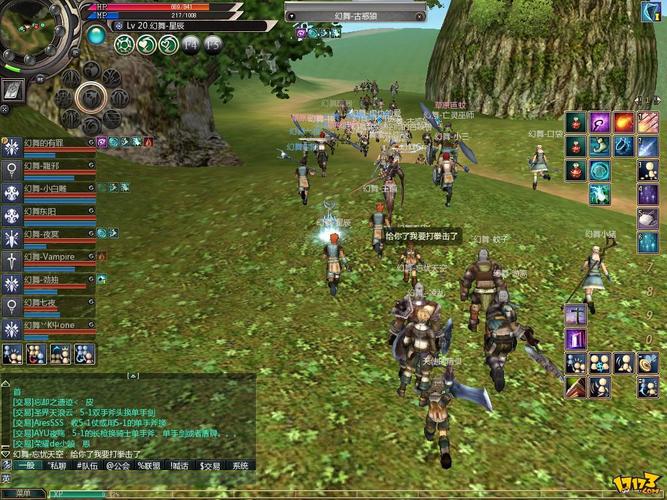Use the purple staff skill icon

[600, 123]
